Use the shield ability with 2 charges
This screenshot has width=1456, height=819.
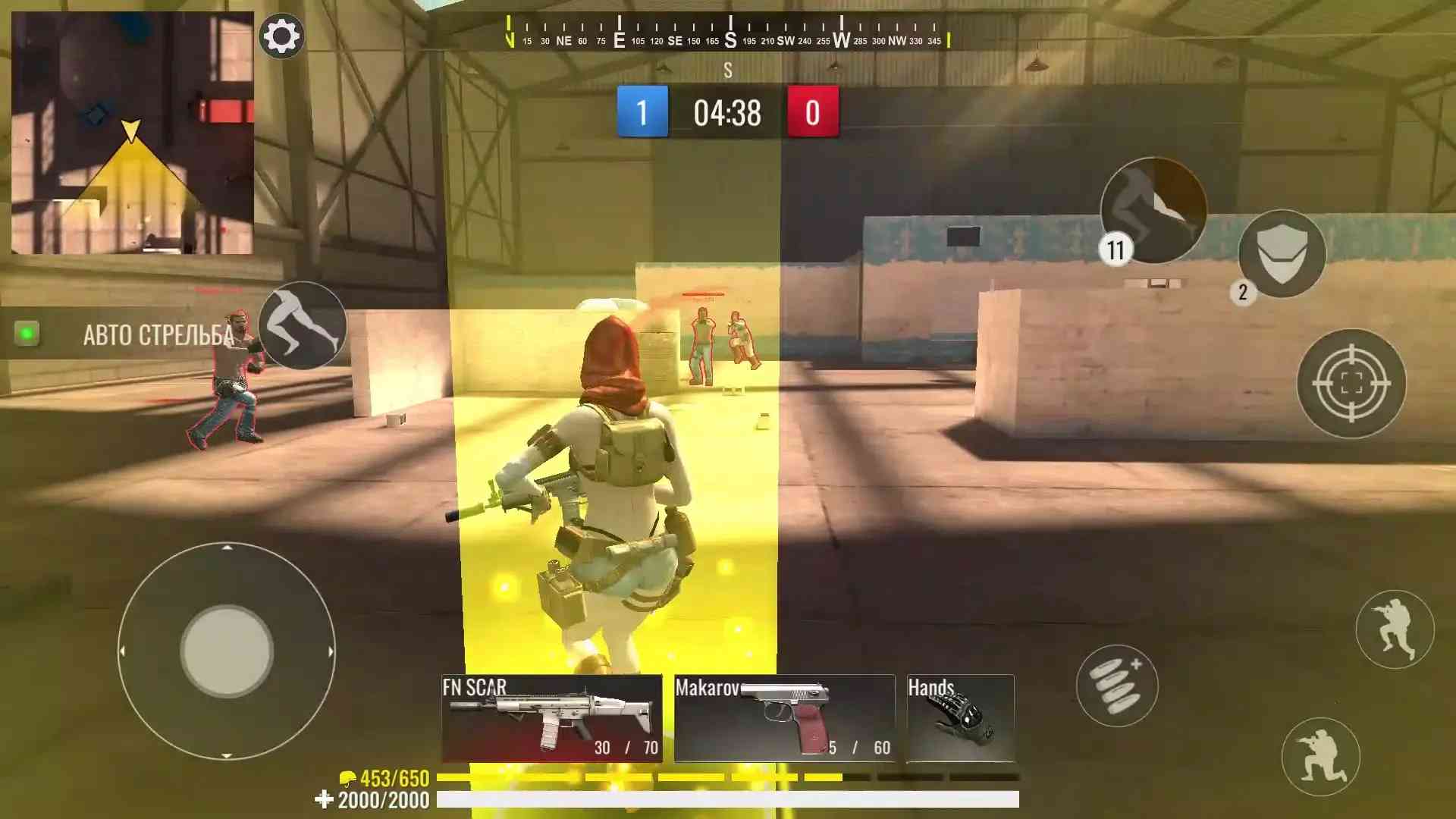click(x=1282, y=254)
